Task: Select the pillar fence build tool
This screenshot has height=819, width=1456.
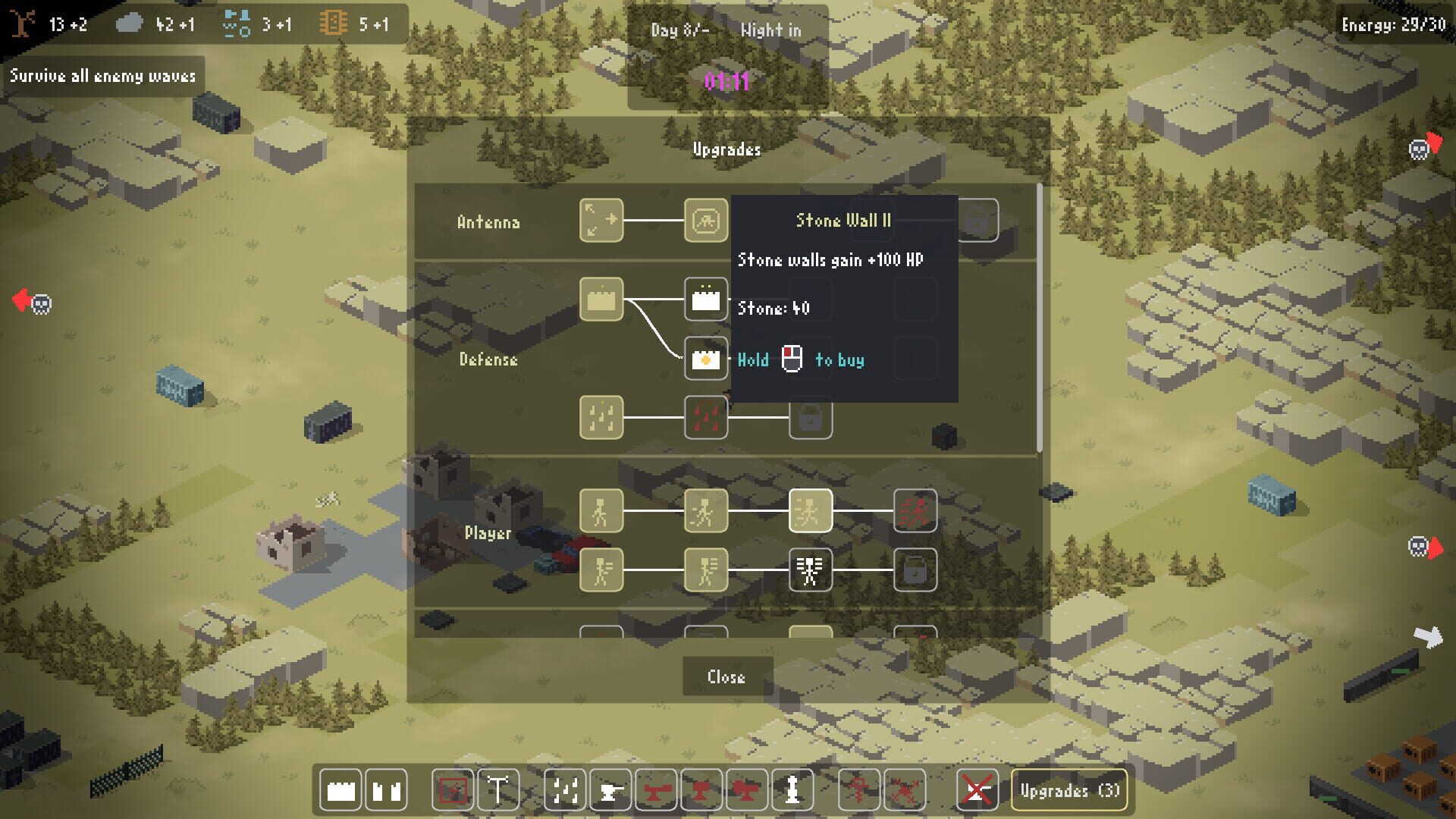Action: 385,790
